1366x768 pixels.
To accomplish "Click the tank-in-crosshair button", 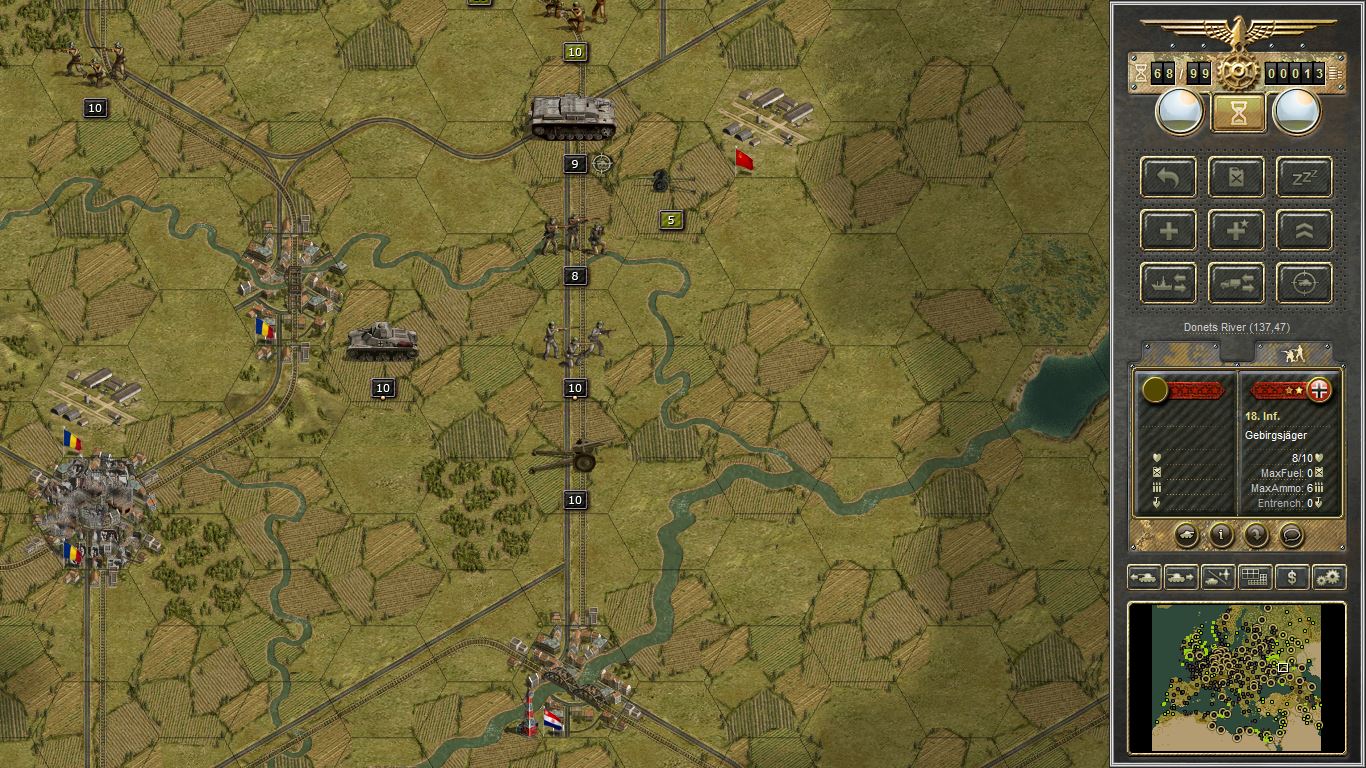I will 1304,284.
